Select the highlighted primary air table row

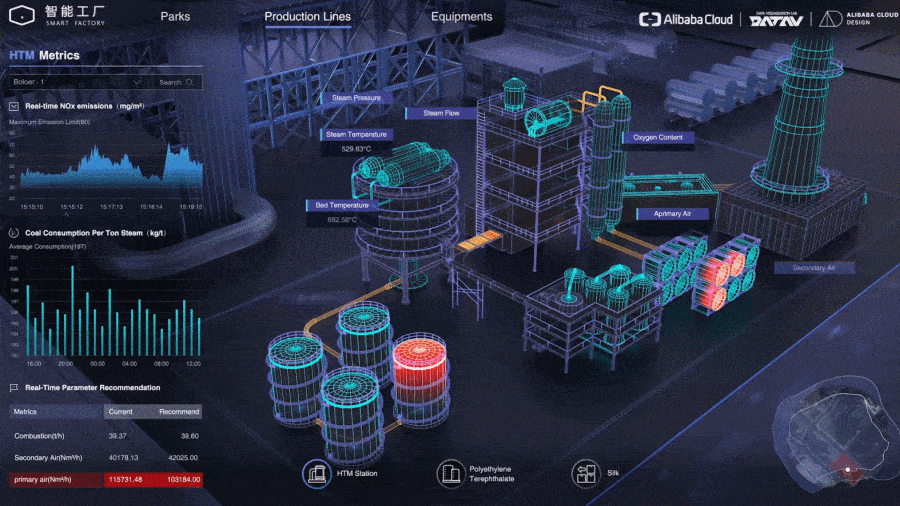pos(105,479)
